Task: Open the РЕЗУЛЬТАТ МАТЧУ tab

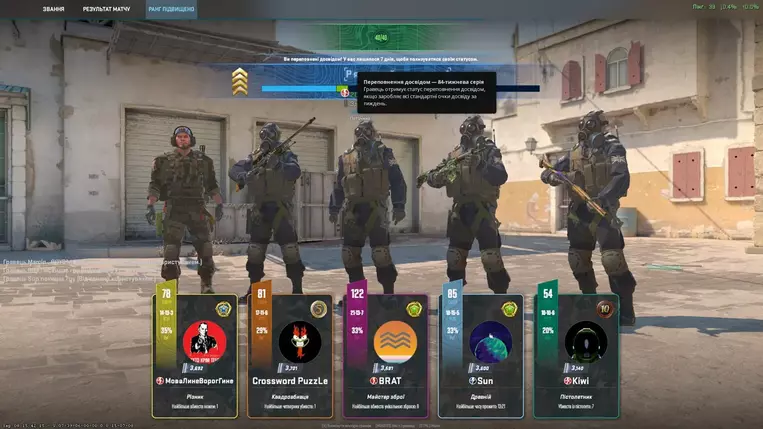Action: point(106,9)
